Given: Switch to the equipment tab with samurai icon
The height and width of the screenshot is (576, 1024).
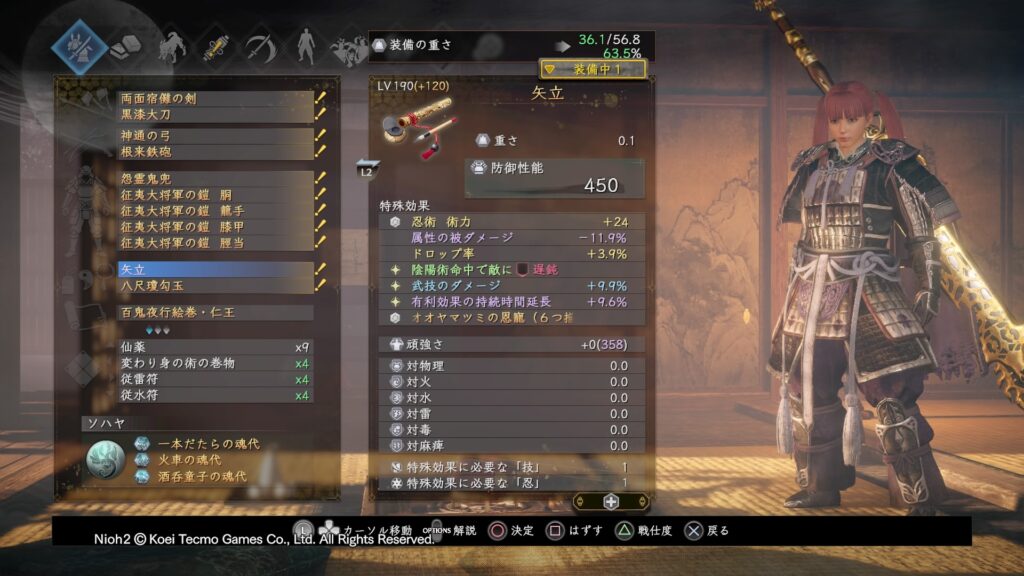Looking at the screenshot, I should pos(80,47).
